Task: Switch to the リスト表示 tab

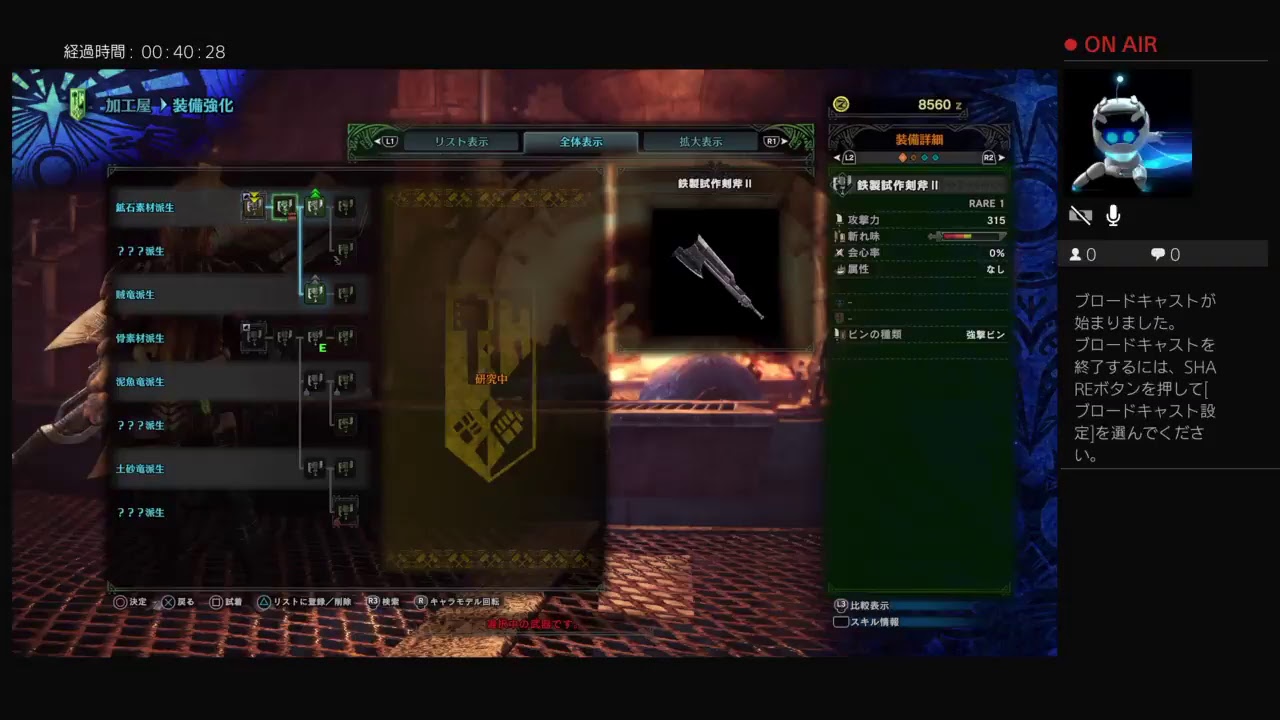Action: coord(460,141)
